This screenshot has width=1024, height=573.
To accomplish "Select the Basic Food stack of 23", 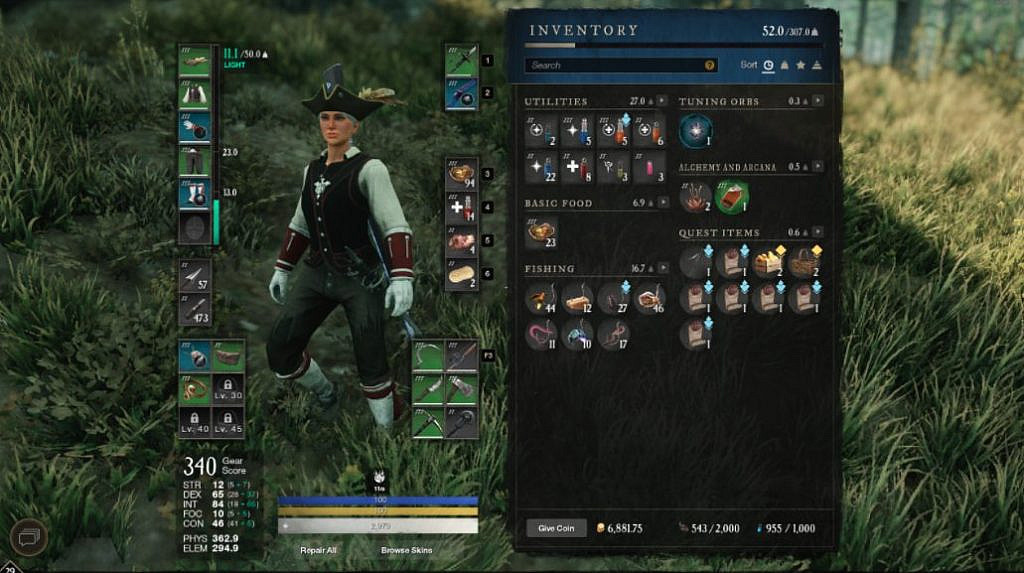I will 541,232.
